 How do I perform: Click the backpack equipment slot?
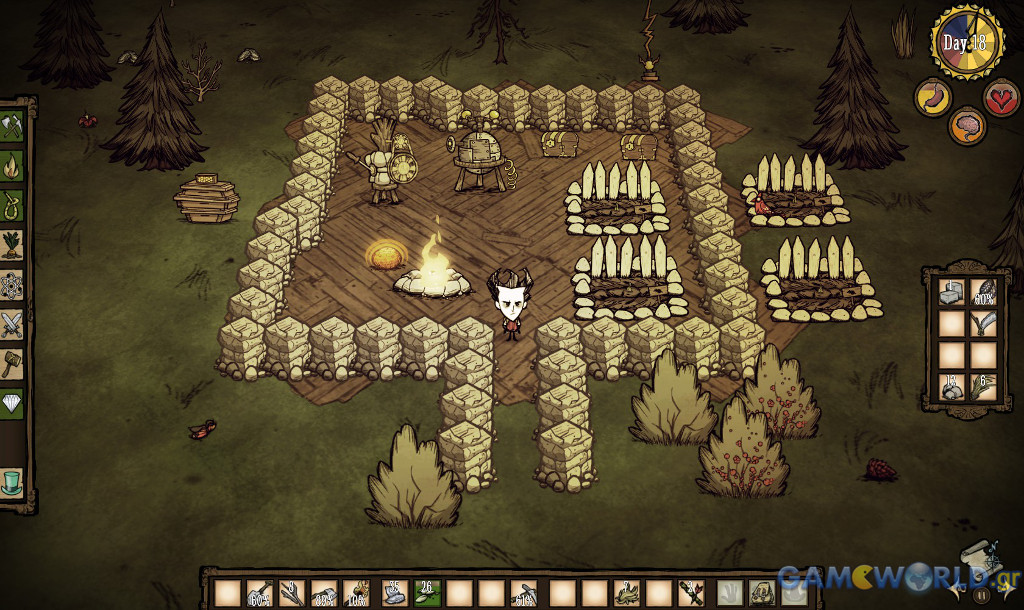point(761,594)
